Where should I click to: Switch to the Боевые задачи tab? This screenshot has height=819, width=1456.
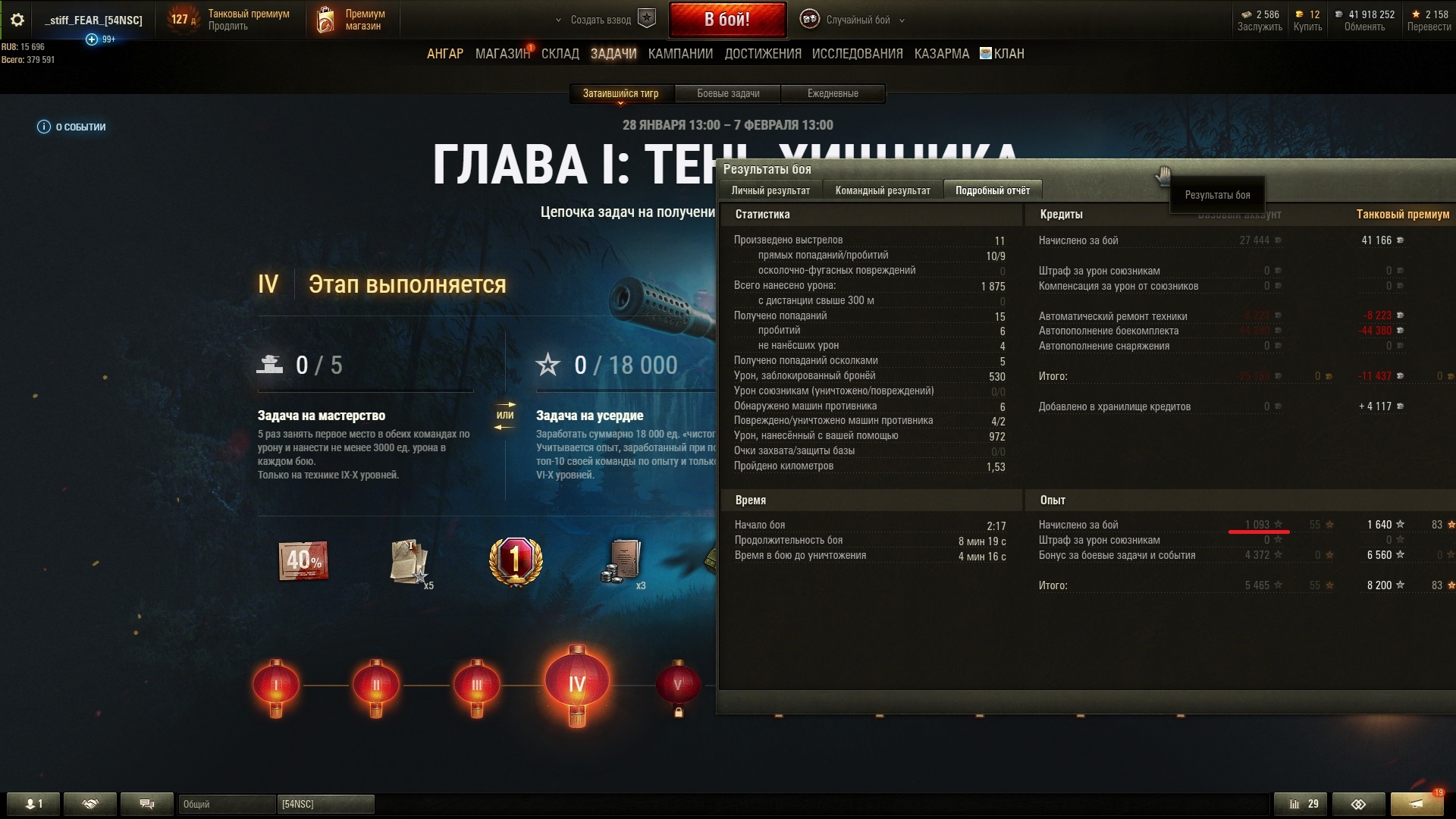click(x=728, y=93)
